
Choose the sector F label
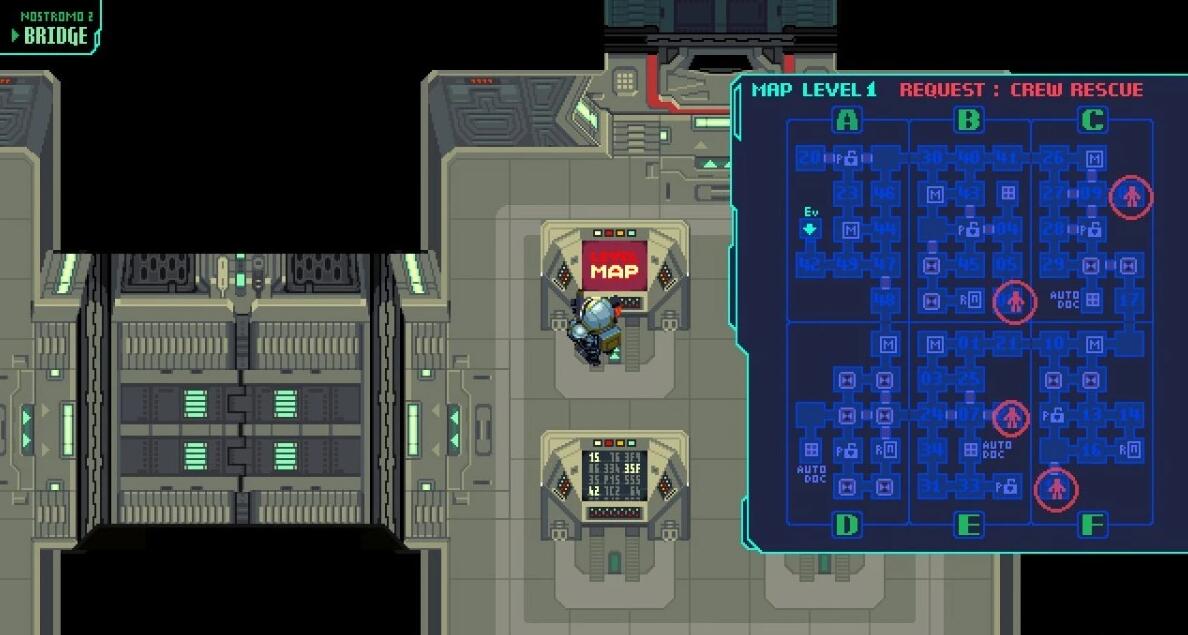tap(1092, 524)
